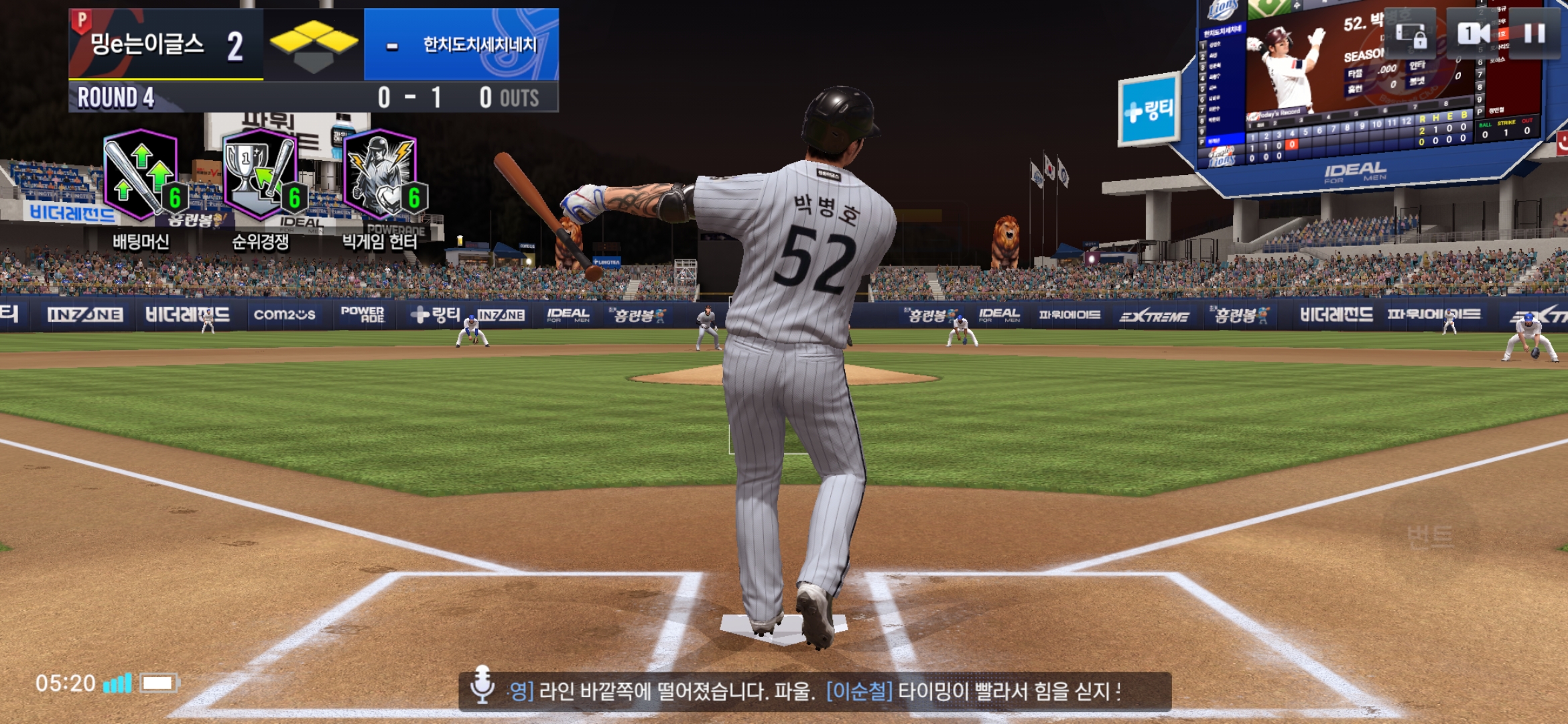
Task: Pause the game
Action: point(1534,34)
